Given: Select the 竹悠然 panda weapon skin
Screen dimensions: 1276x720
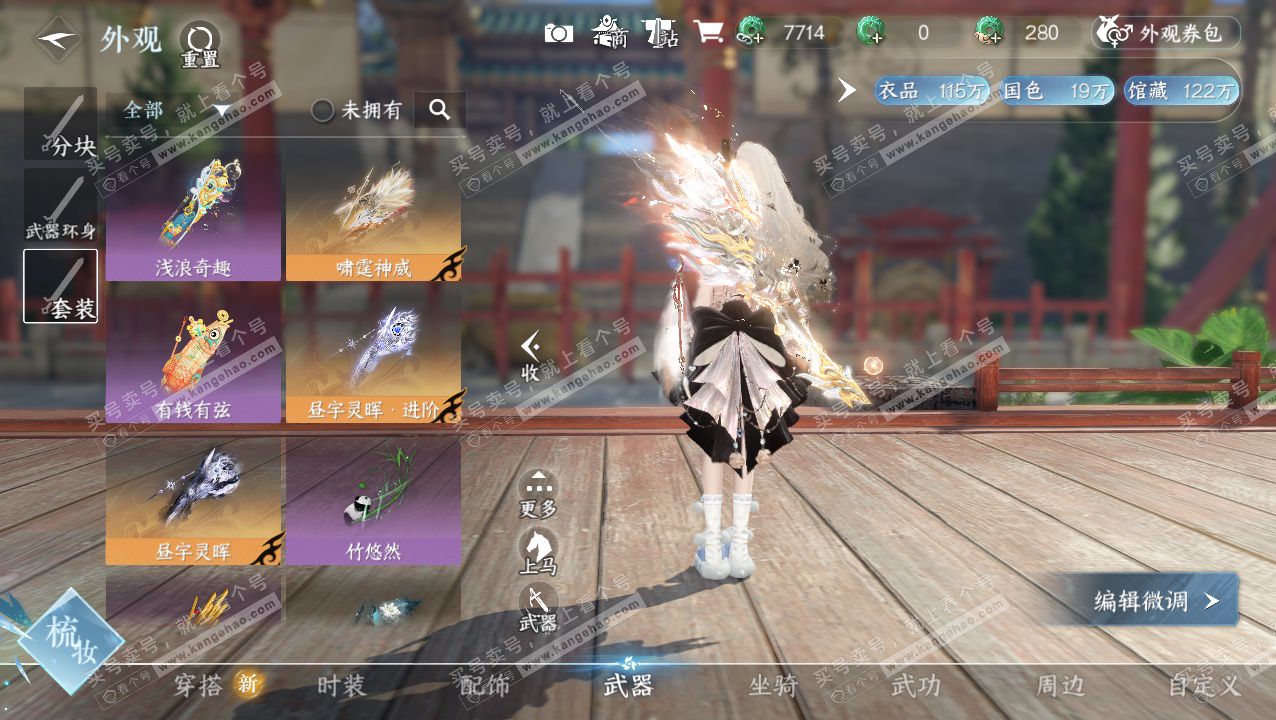Looking at the screenshot, I should coord(373,500).
